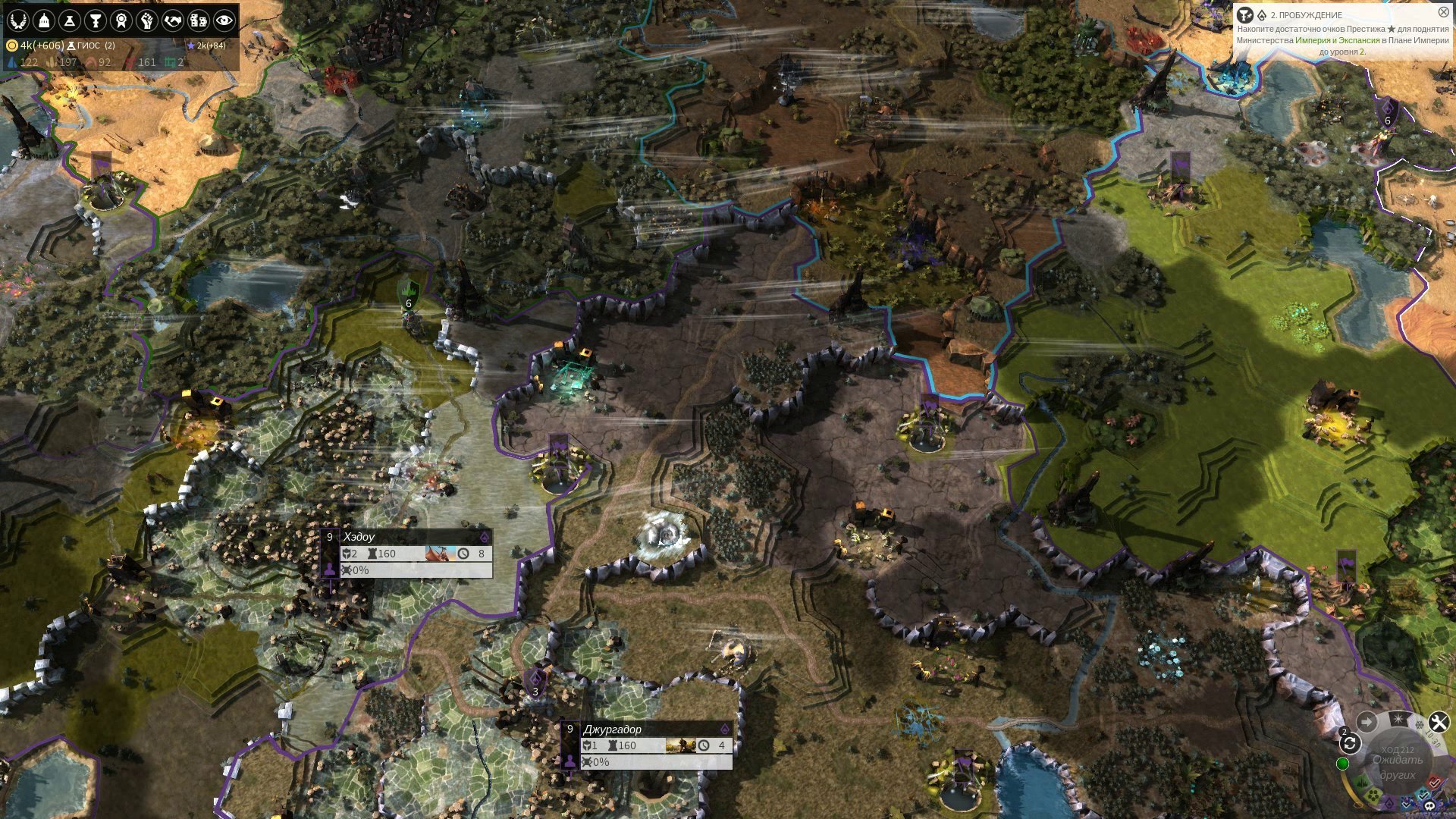1456x819 pixels.
Task: Open the city list dome icon
Action: point(44,20)
